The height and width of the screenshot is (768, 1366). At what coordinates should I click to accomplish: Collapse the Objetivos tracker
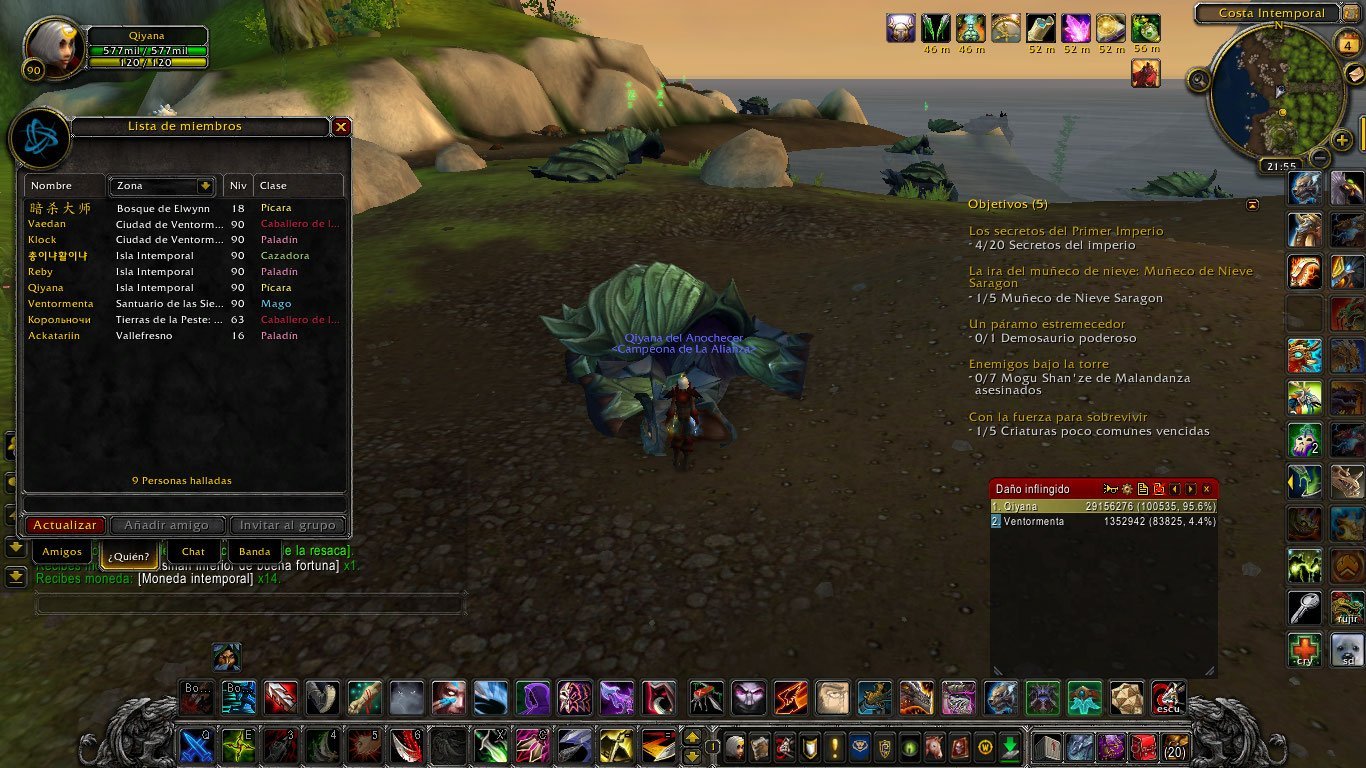tap(1253, 205)
